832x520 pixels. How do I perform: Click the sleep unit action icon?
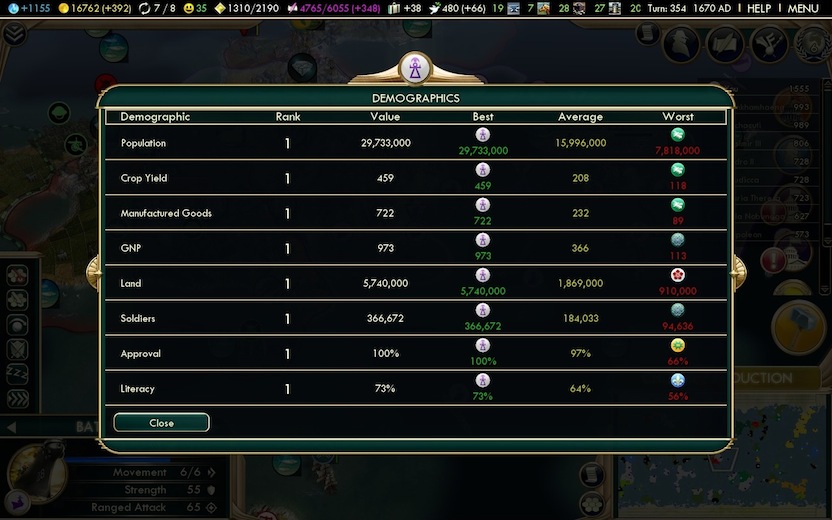pos(18,374)
